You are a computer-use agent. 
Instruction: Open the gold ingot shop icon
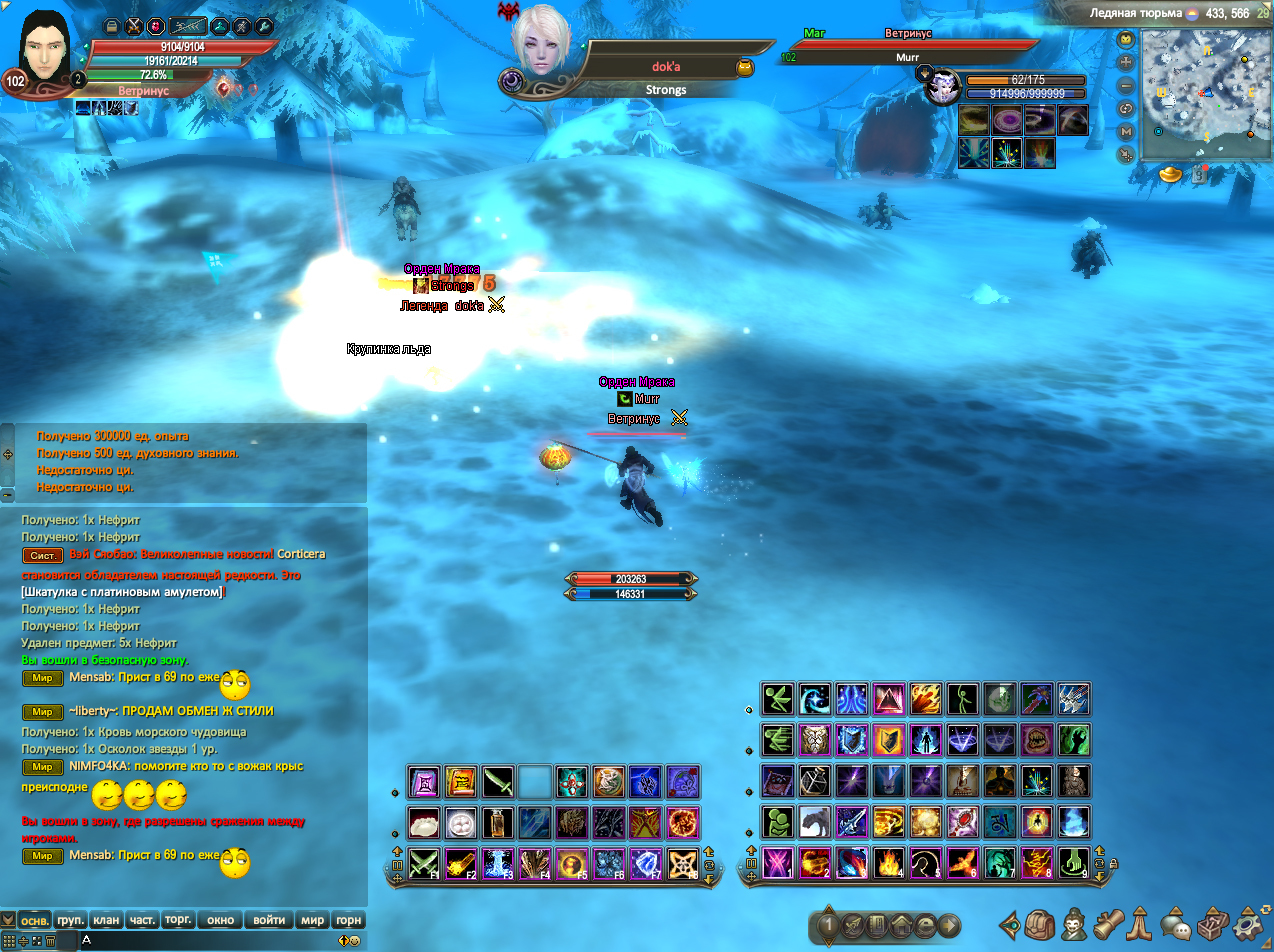pos(1172,175)
